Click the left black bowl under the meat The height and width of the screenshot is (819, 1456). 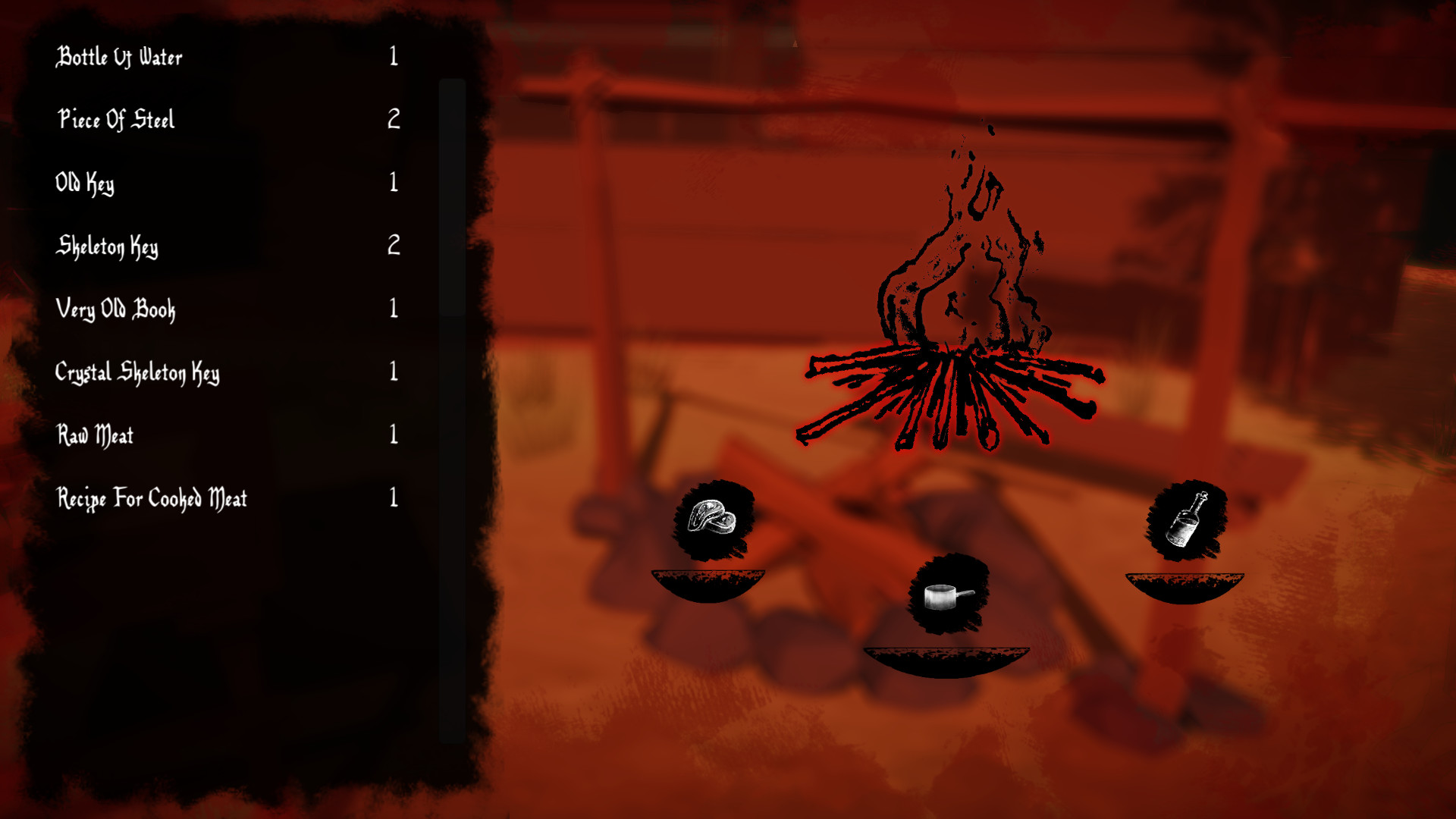[x=709, y=580]
